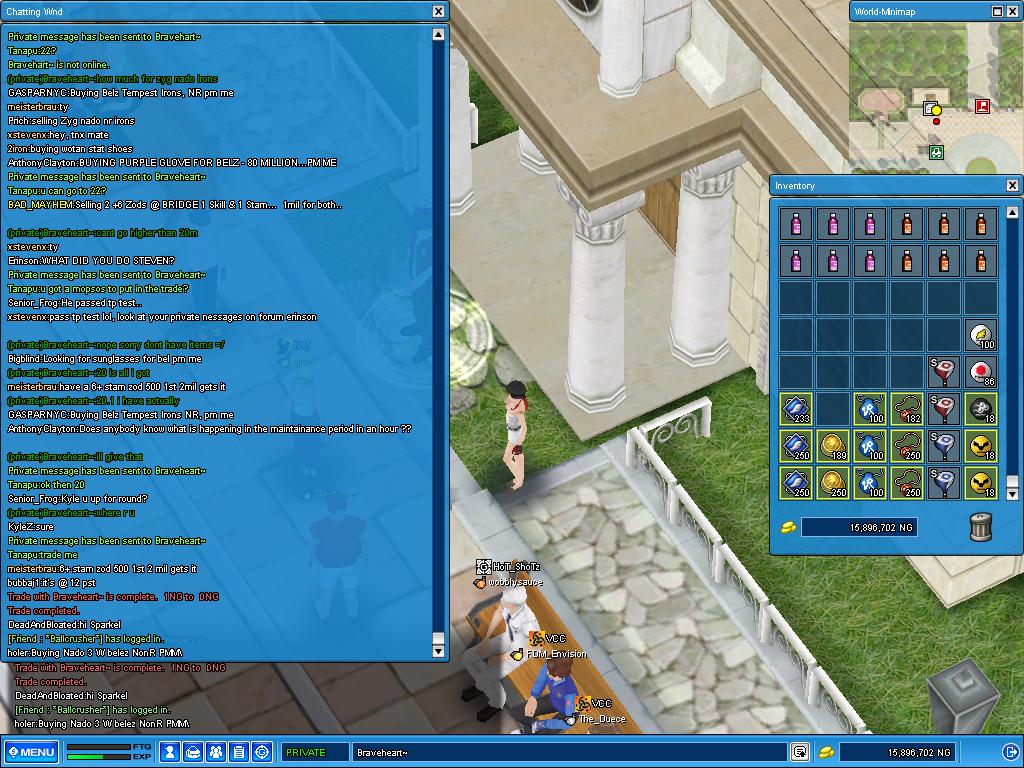1024x768 pixels.
Task: Select the red-dot ball with 86 count
Action: (981, 372)
